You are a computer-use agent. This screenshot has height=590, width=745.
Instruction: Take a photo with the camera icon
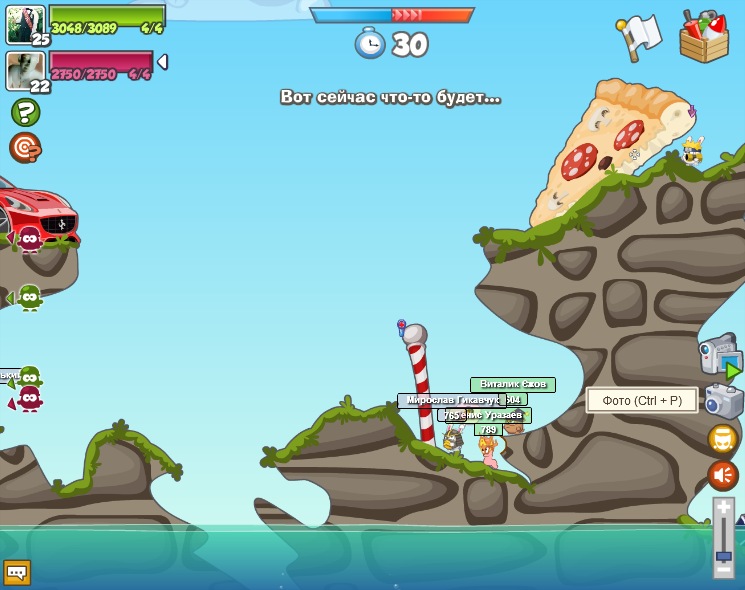point(723,400)
